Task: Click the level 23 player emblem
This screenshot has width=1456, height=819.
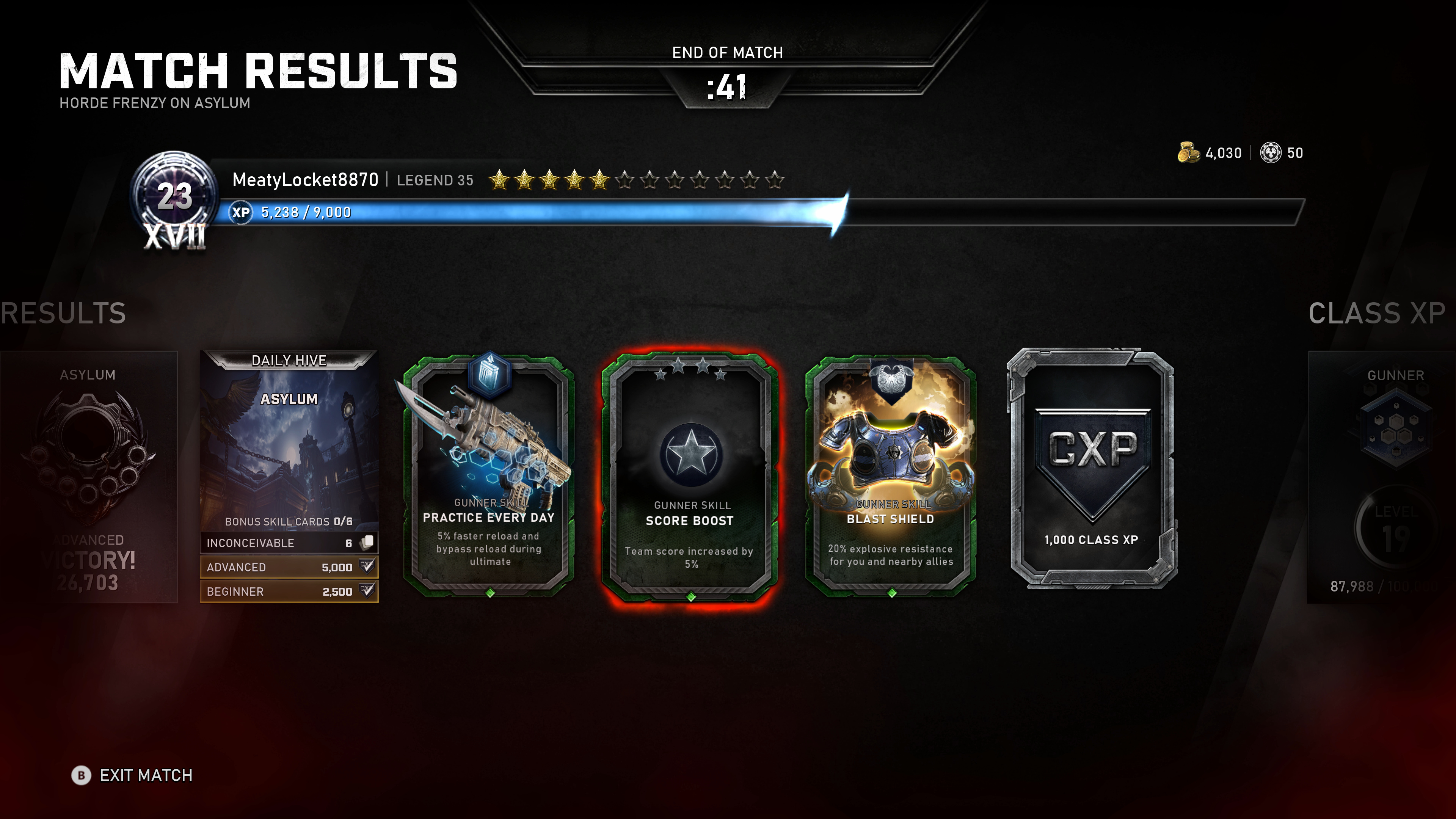Action: 175,198
